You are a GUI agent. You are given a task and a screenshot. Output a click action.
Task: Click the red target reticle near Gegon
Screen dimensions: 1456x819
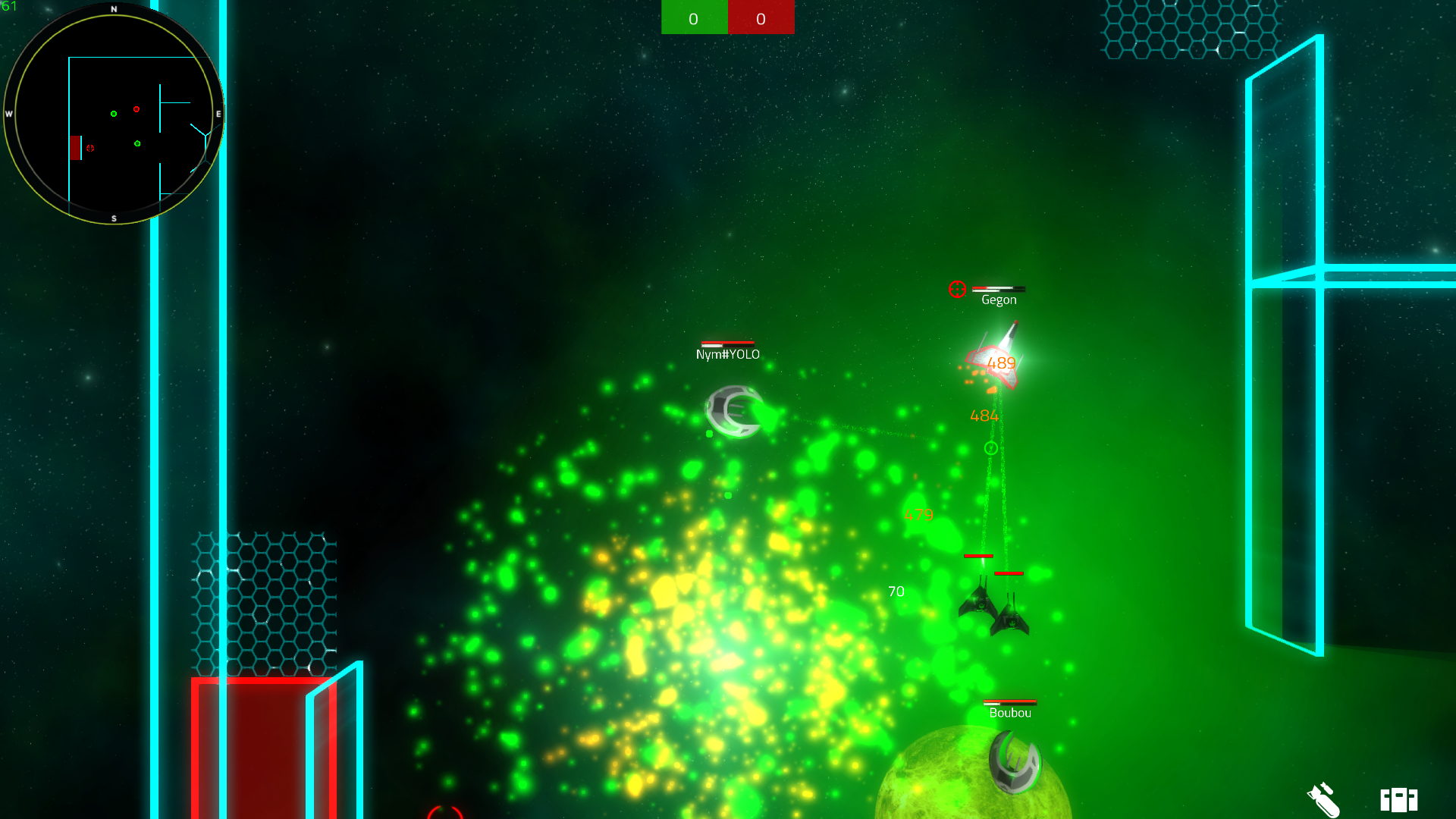(x=957, y=289)
